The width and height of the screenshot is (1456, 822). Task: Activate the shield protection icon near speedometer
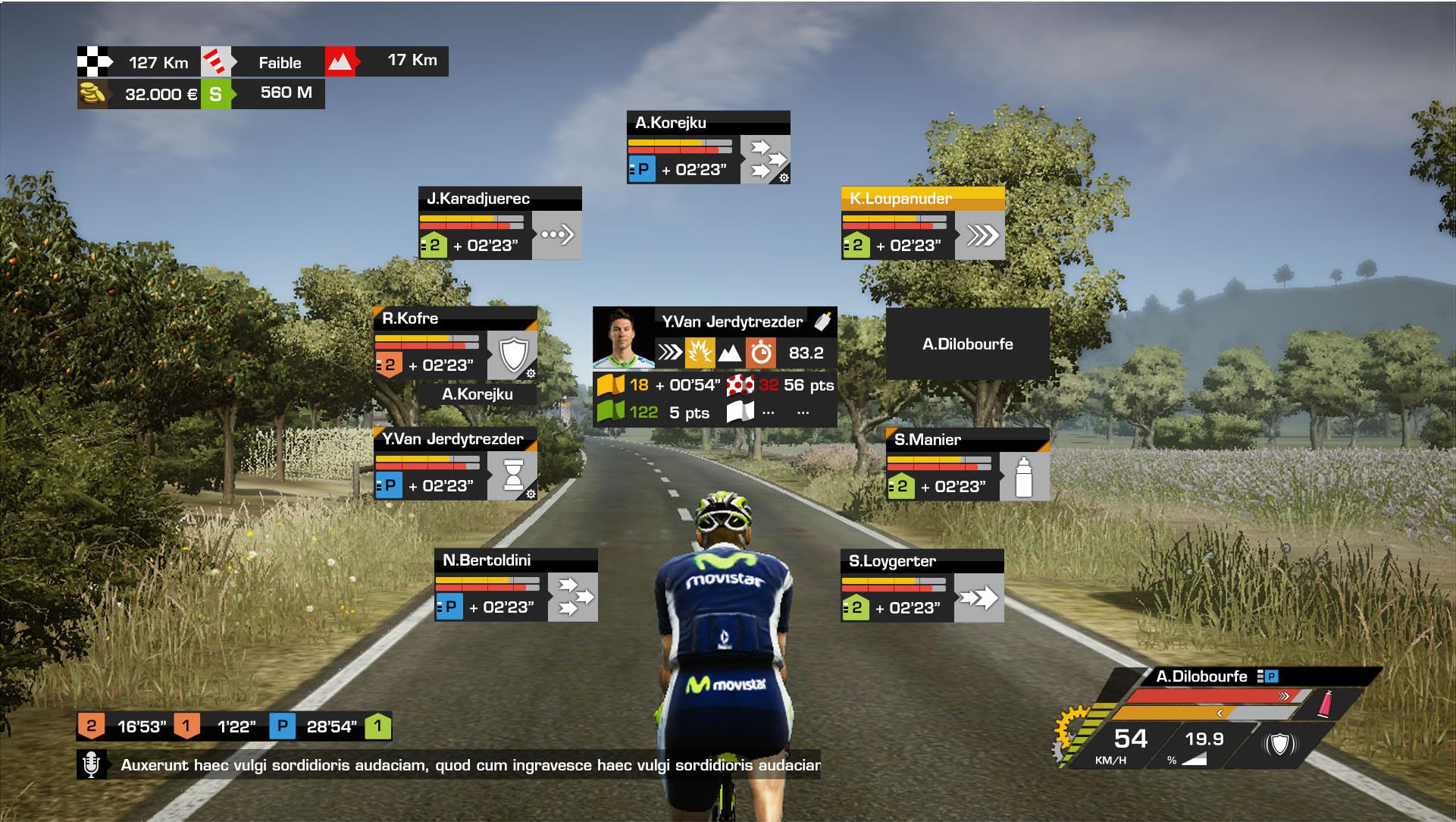pos(1280,744)
